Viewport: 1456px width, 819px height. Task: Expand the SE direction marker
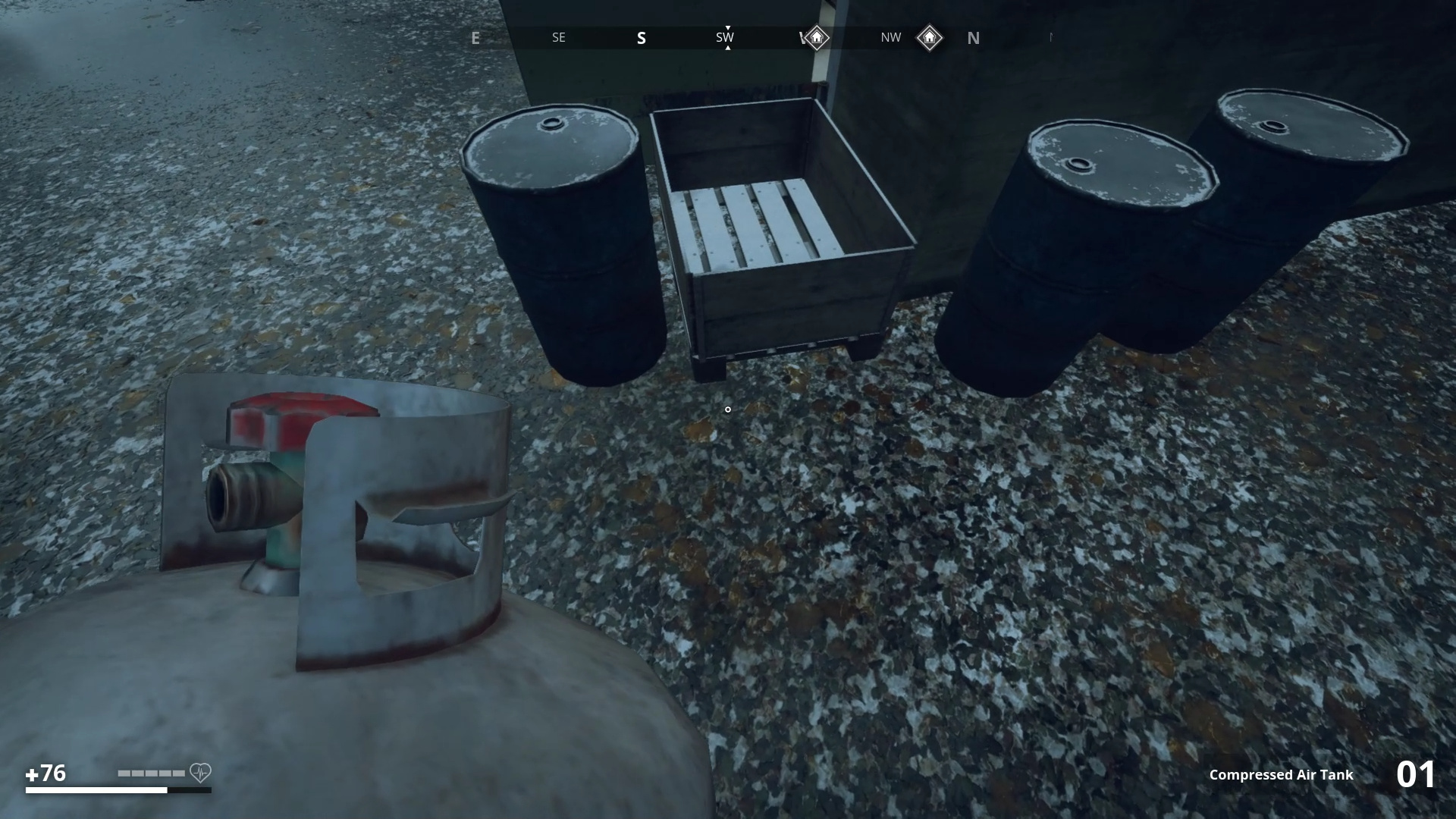(x=558, y=37)
